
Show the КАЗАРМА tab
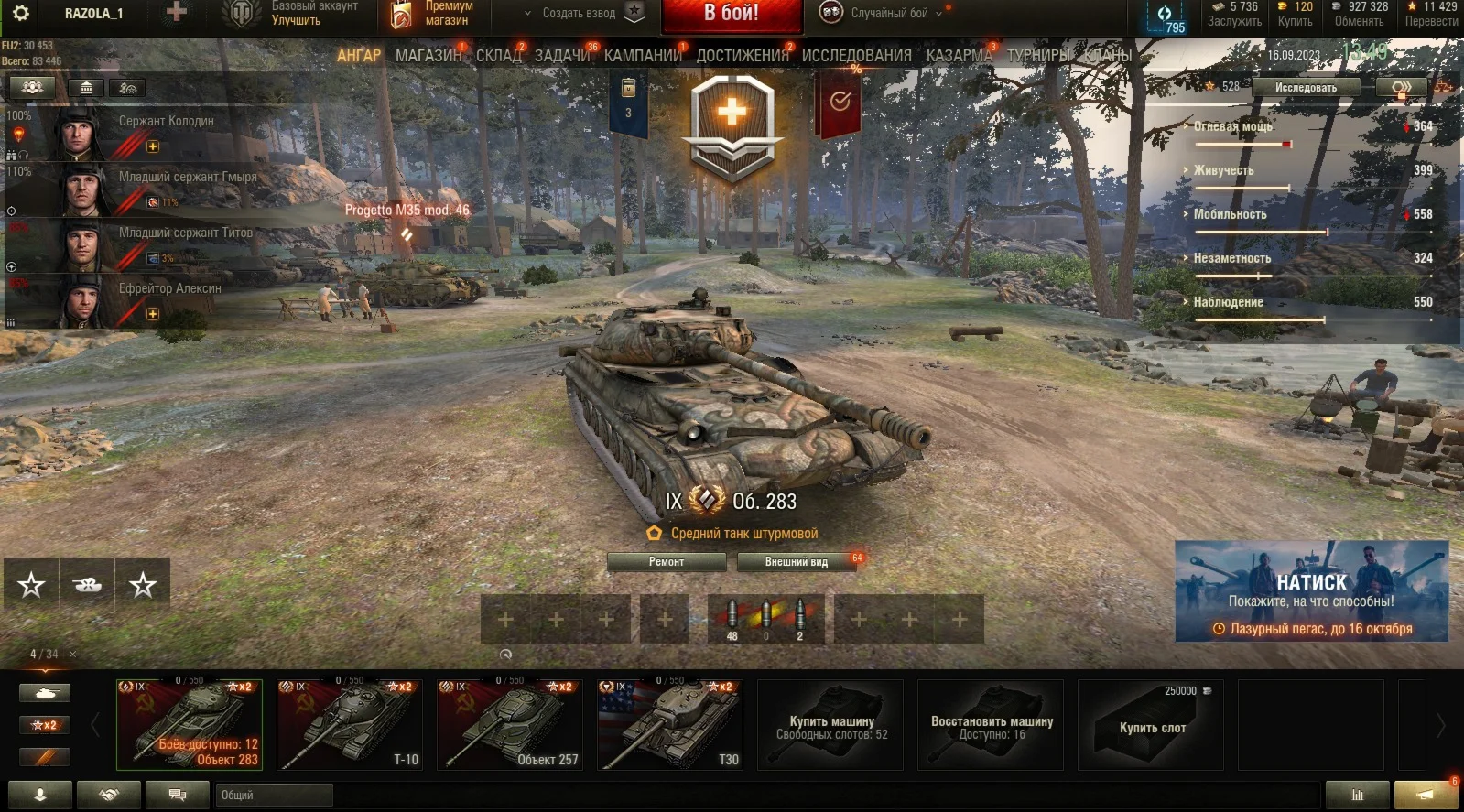pyautogui.click(x=959, y=55)
